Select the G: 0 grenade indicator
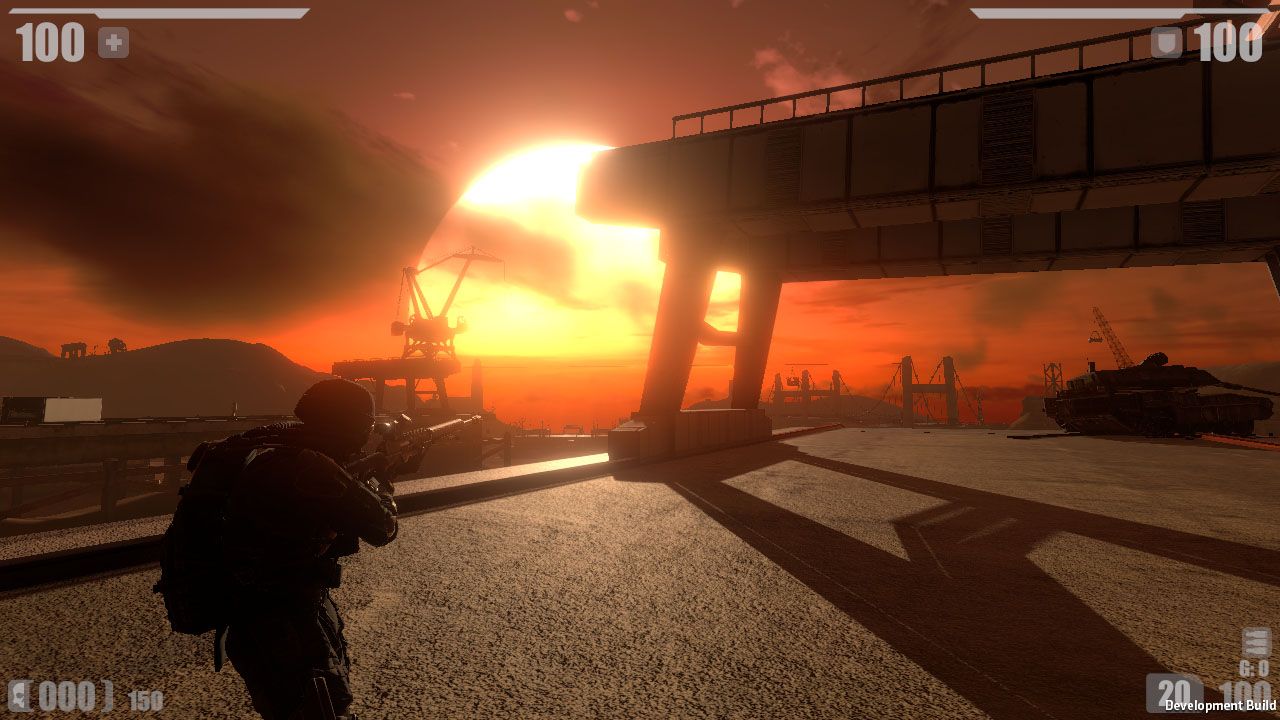 [1254, 668]
